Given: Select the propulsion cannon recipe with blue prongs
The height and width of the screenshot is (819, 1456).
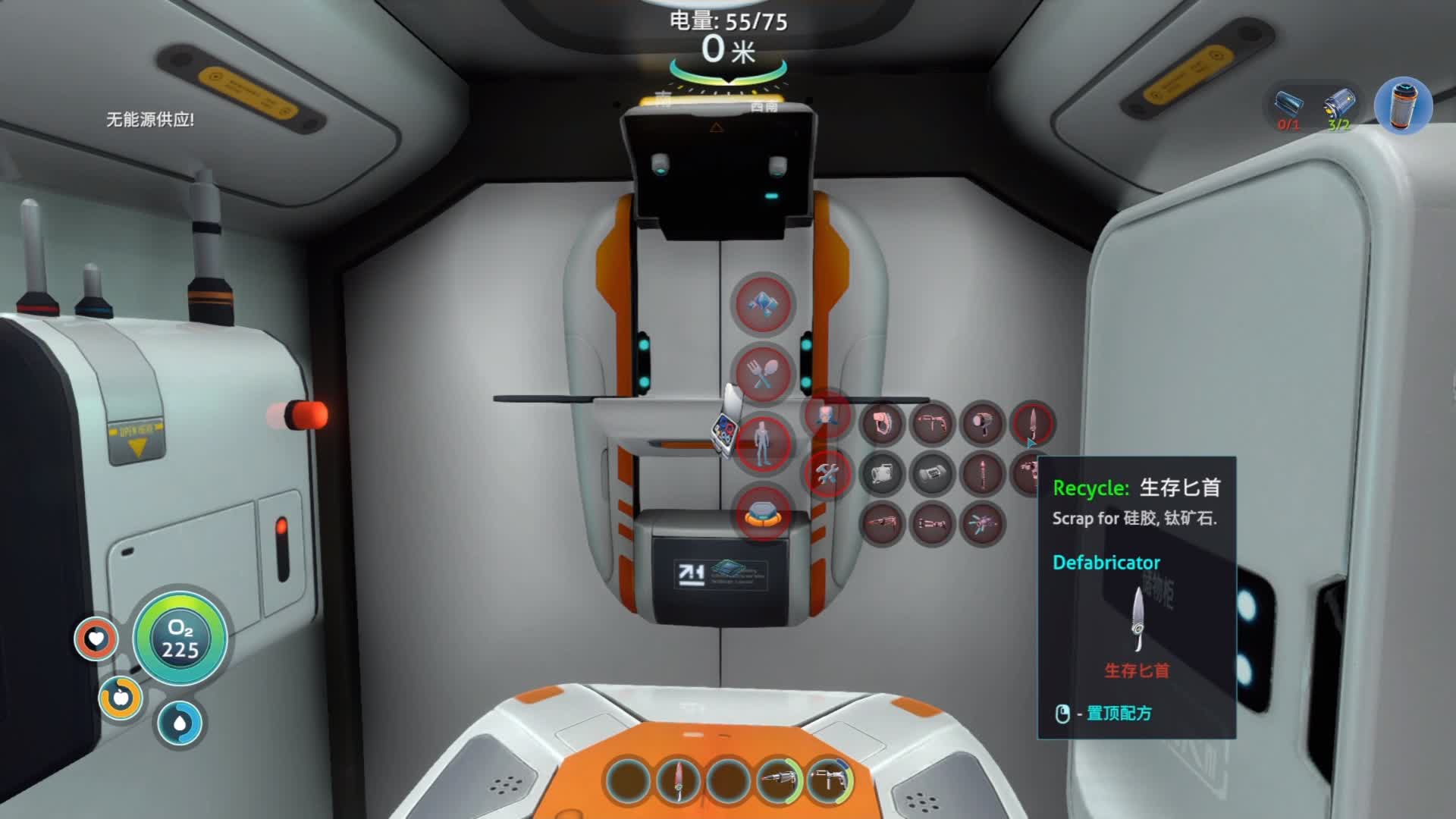Looking at the screenshot, I should click(x=983, y=524).
